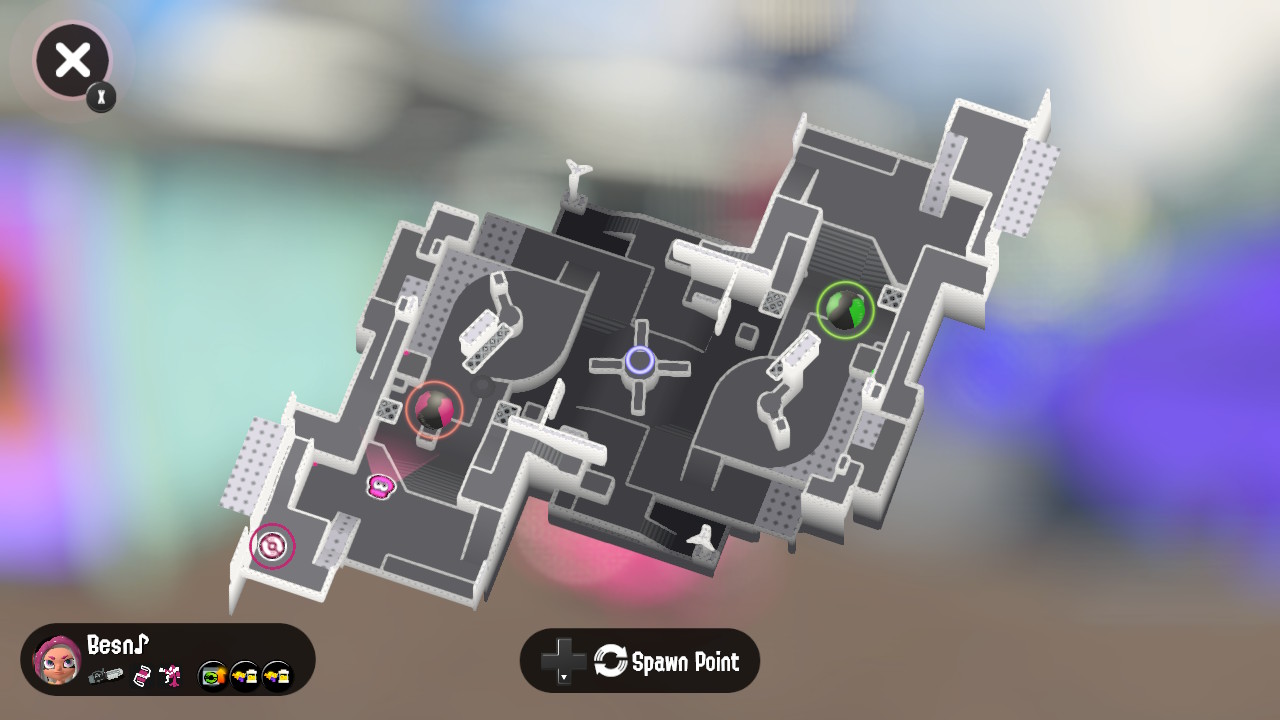Viewport: 1280px width, 720px height.
Task: Click the purple circle marker at map center
Action: point(638,362)
